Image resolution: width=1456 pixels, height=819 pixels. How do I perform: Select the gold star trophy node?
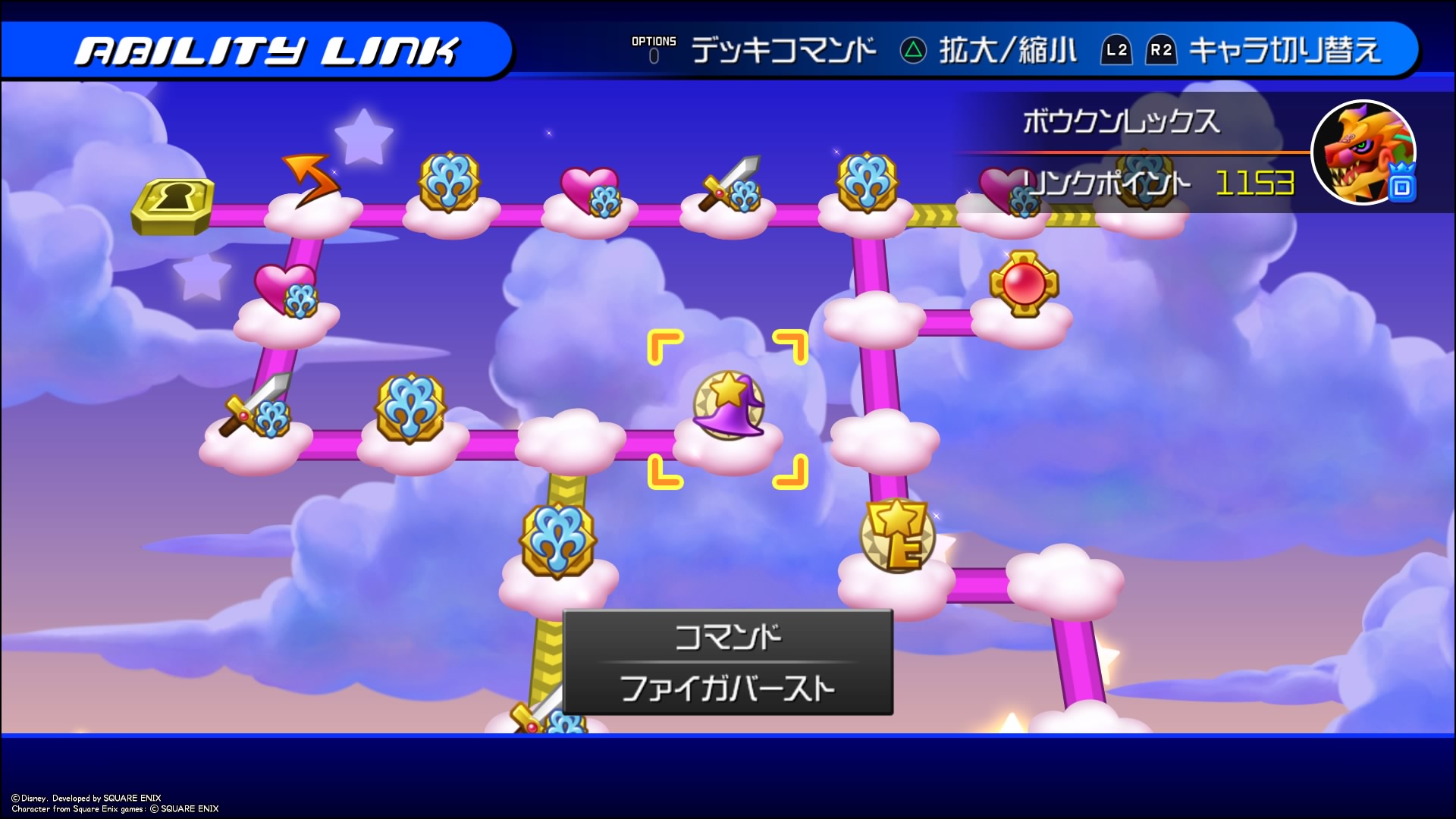coord(897,535)
